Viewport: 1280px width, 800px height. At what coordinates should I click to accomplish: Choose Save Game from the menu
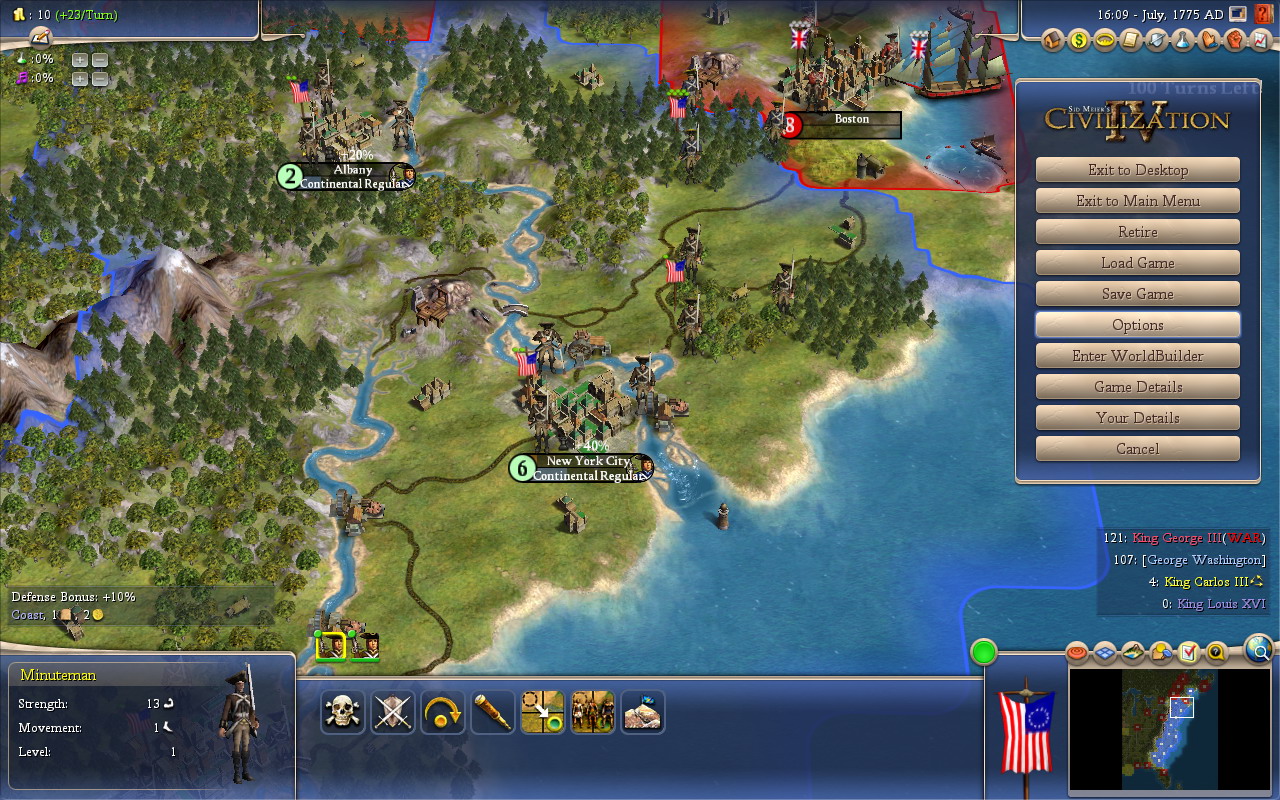(x=1137, y=294)
